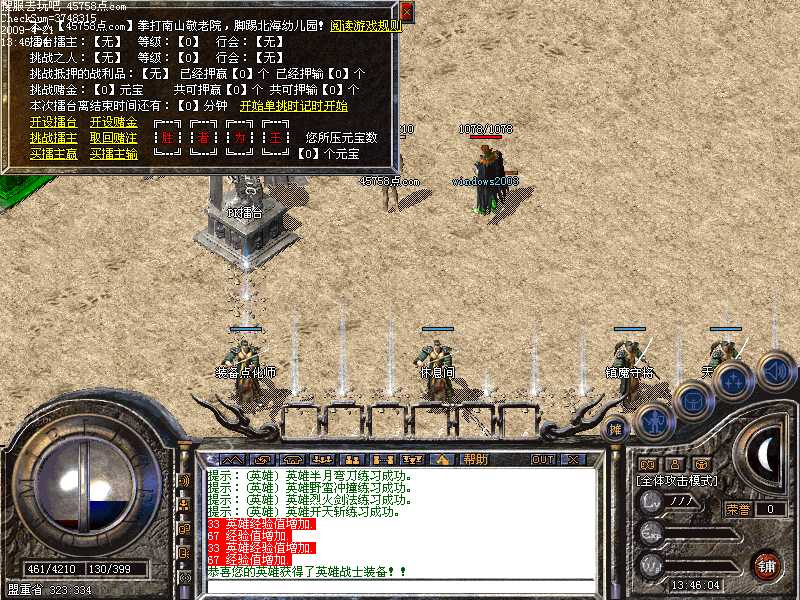
Task: Click the OUT button above chat
Action: [x=543, y=459]
